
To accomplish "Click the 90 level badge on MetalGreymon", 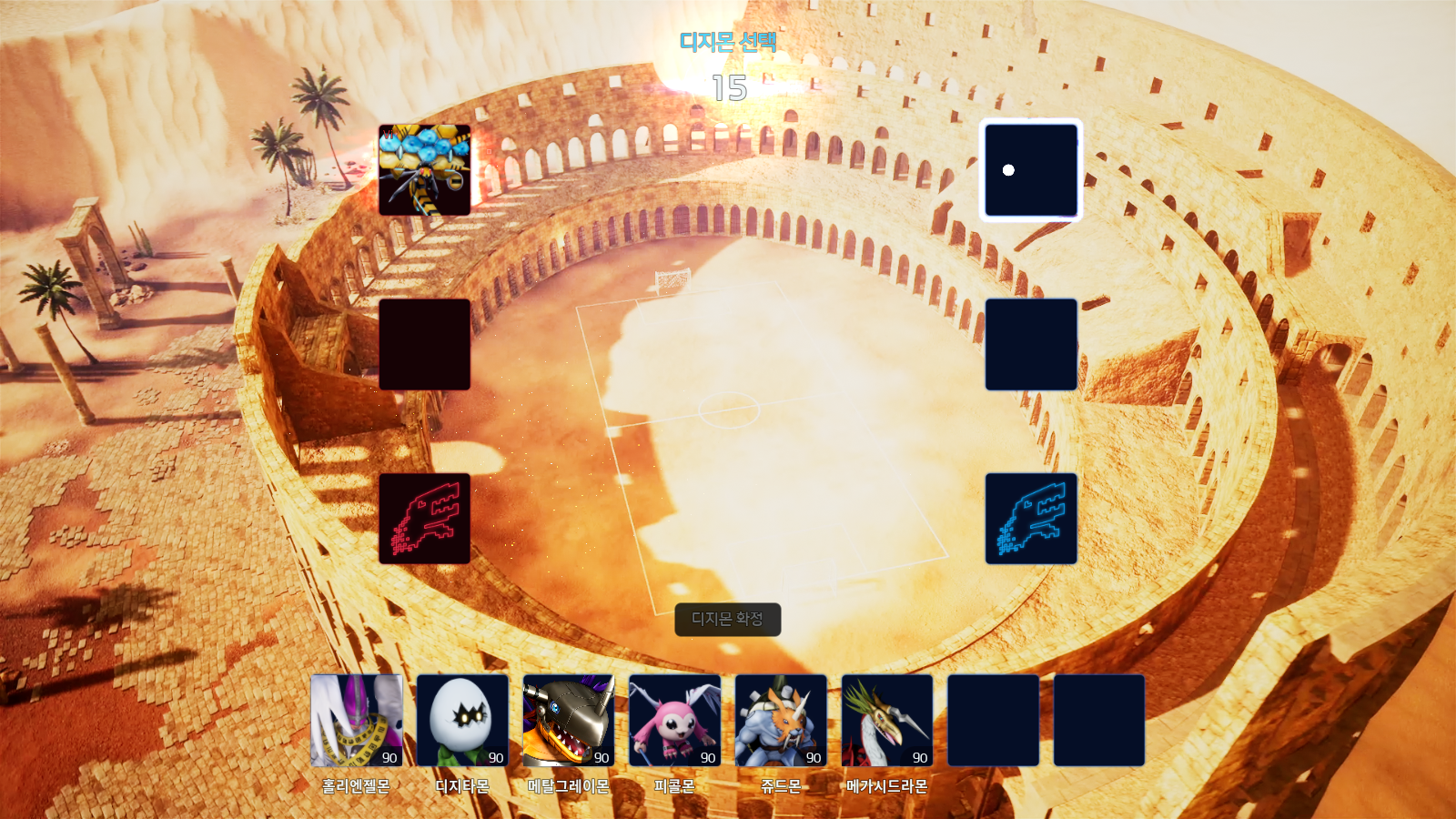I will [x=600, y=757].
